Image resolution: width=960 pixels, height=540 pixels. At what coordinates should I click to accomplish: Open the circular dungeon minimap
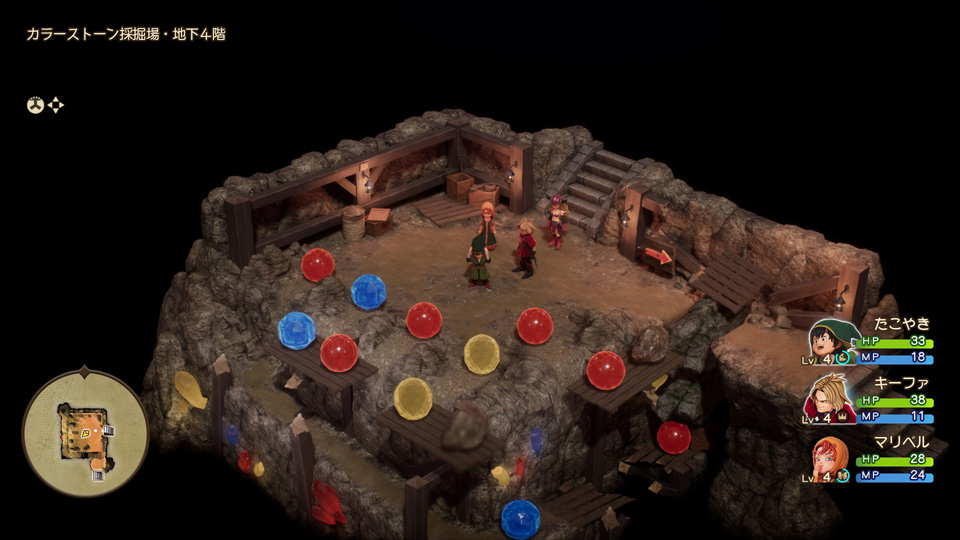[85, 433]
